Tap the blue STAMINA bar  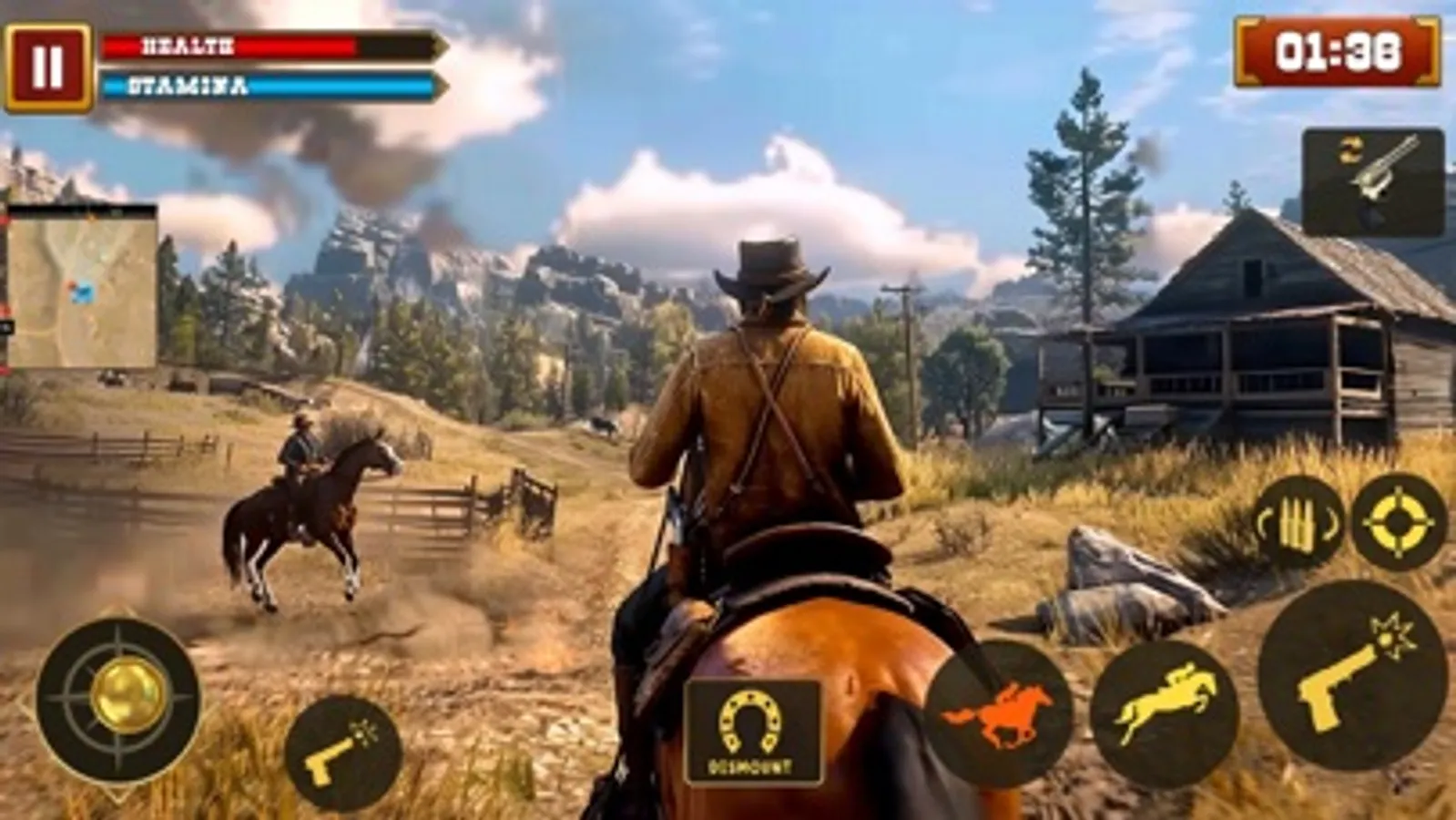coord(264,86)
